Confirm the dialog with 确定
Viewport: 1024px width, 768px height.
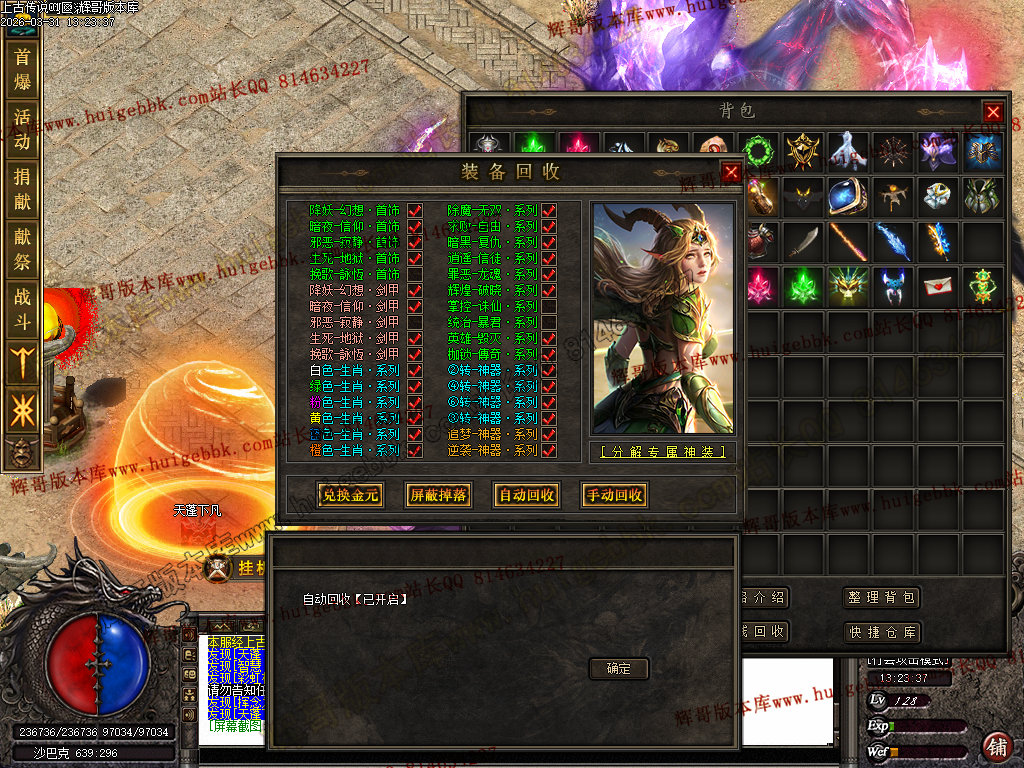tap(619, 668)
